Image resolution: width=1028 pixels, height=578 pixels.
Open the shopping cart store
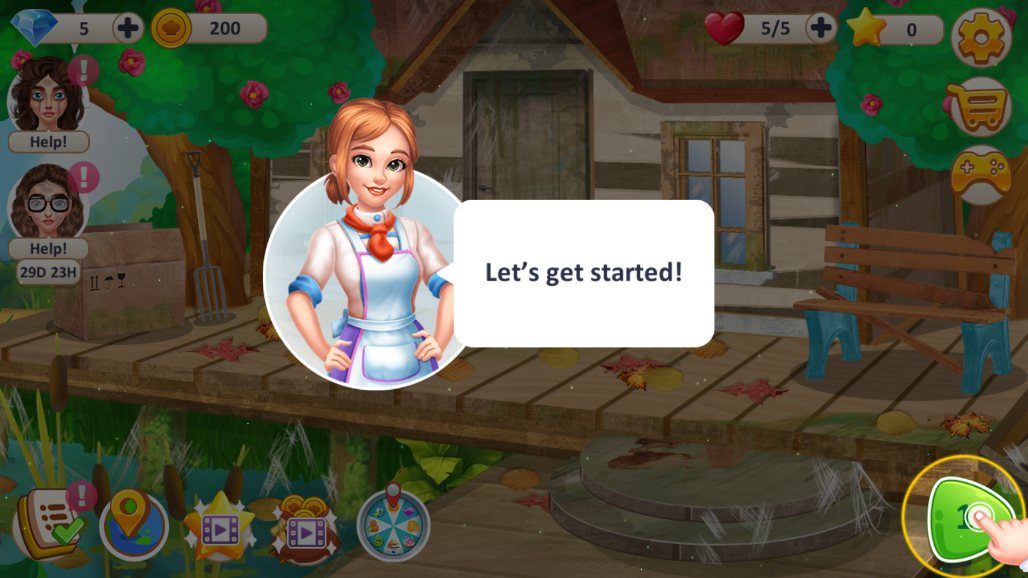[980, 106]
